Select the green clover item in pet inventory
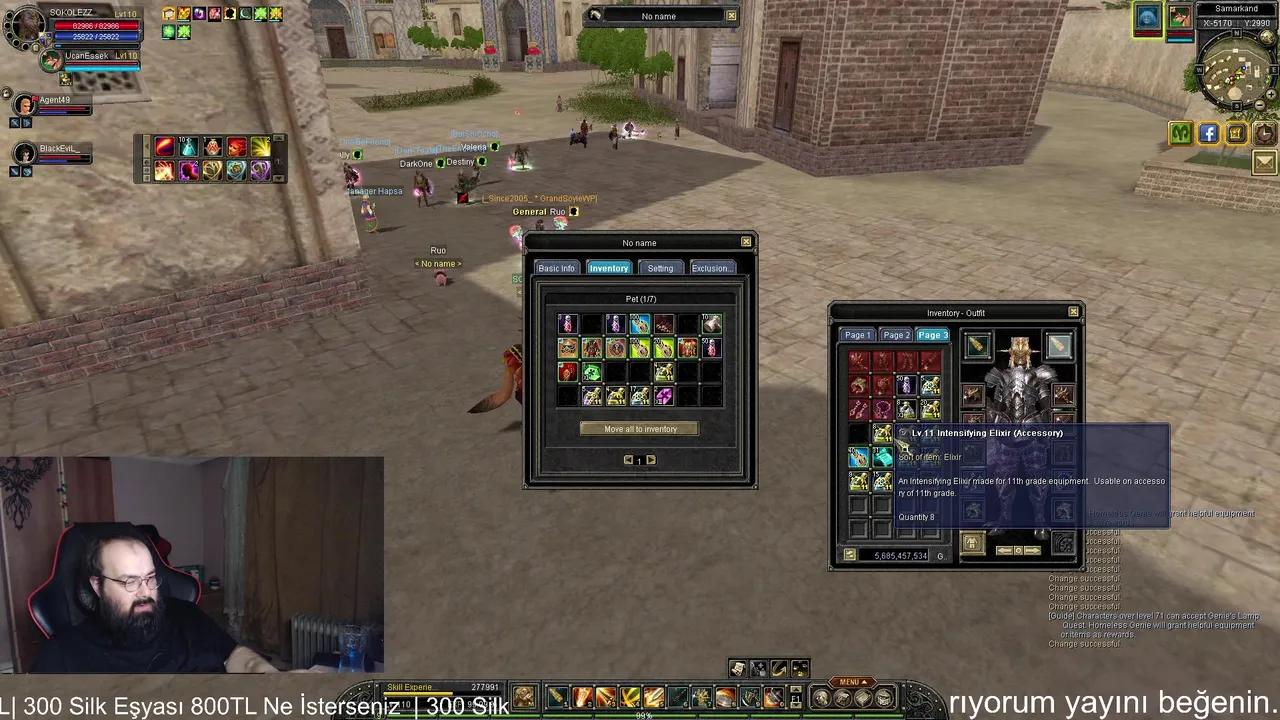The height and width of the screenshot is (720, 1280). 592,373
